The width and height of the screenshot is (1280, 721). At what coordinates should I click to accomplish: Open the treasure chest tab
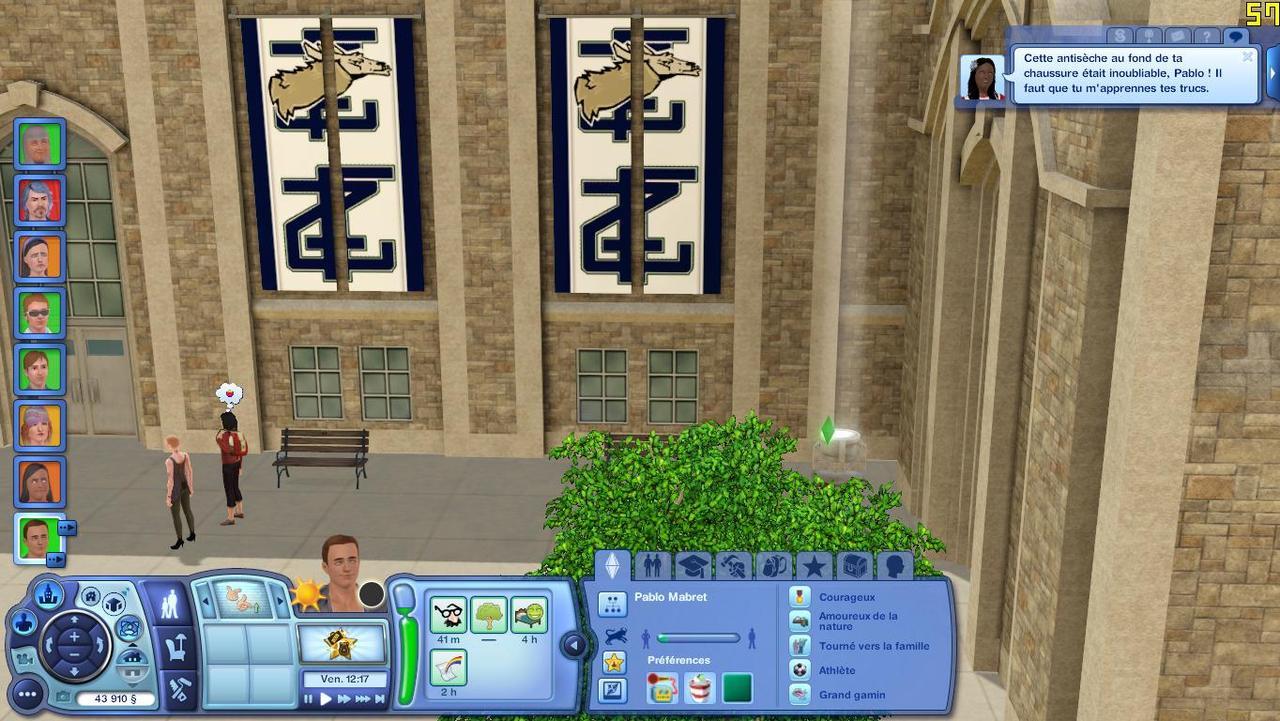pyautogui.click(x=854, y=566)
